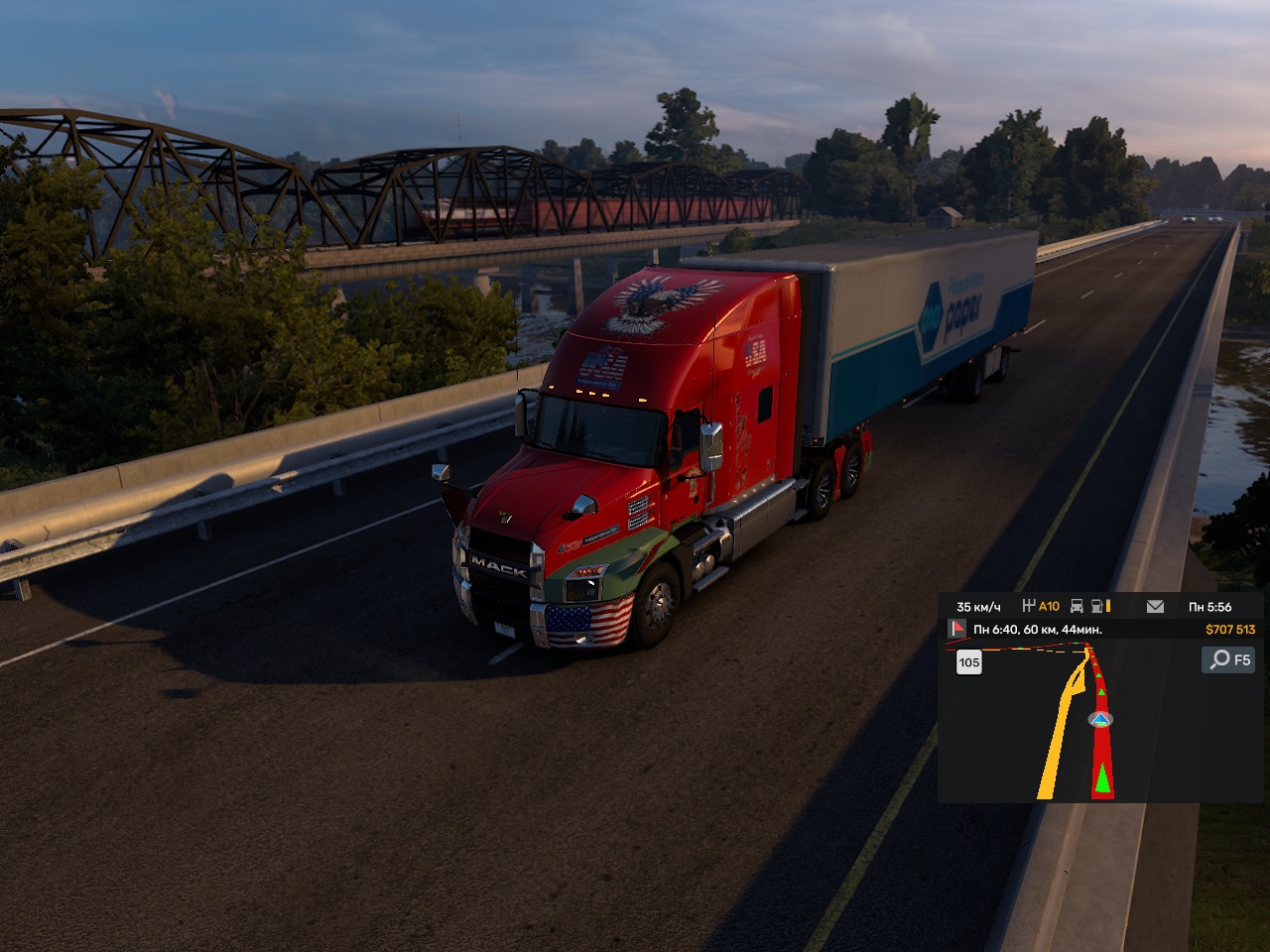
Task: Select the red destination flag icon
Action: pos(958,629)
